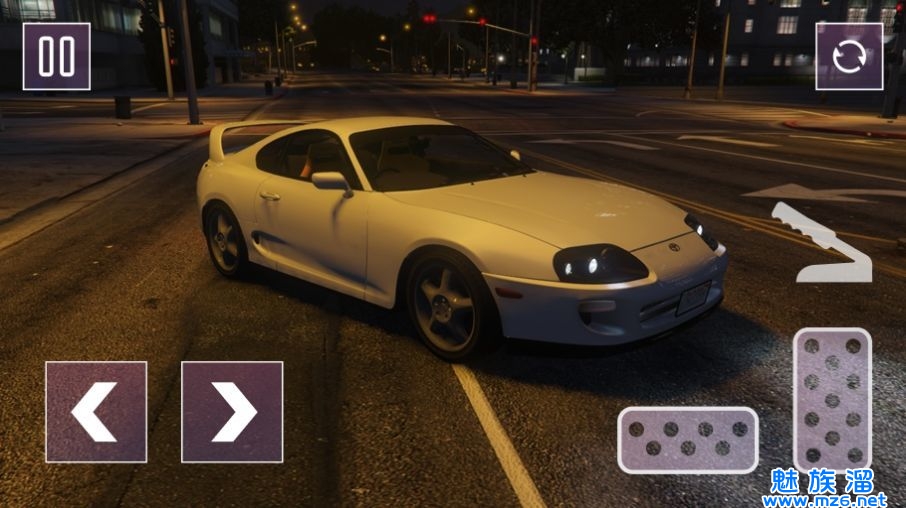906x508 pixels.
Task: Steer left with the left arrow button
Action: 96,412
